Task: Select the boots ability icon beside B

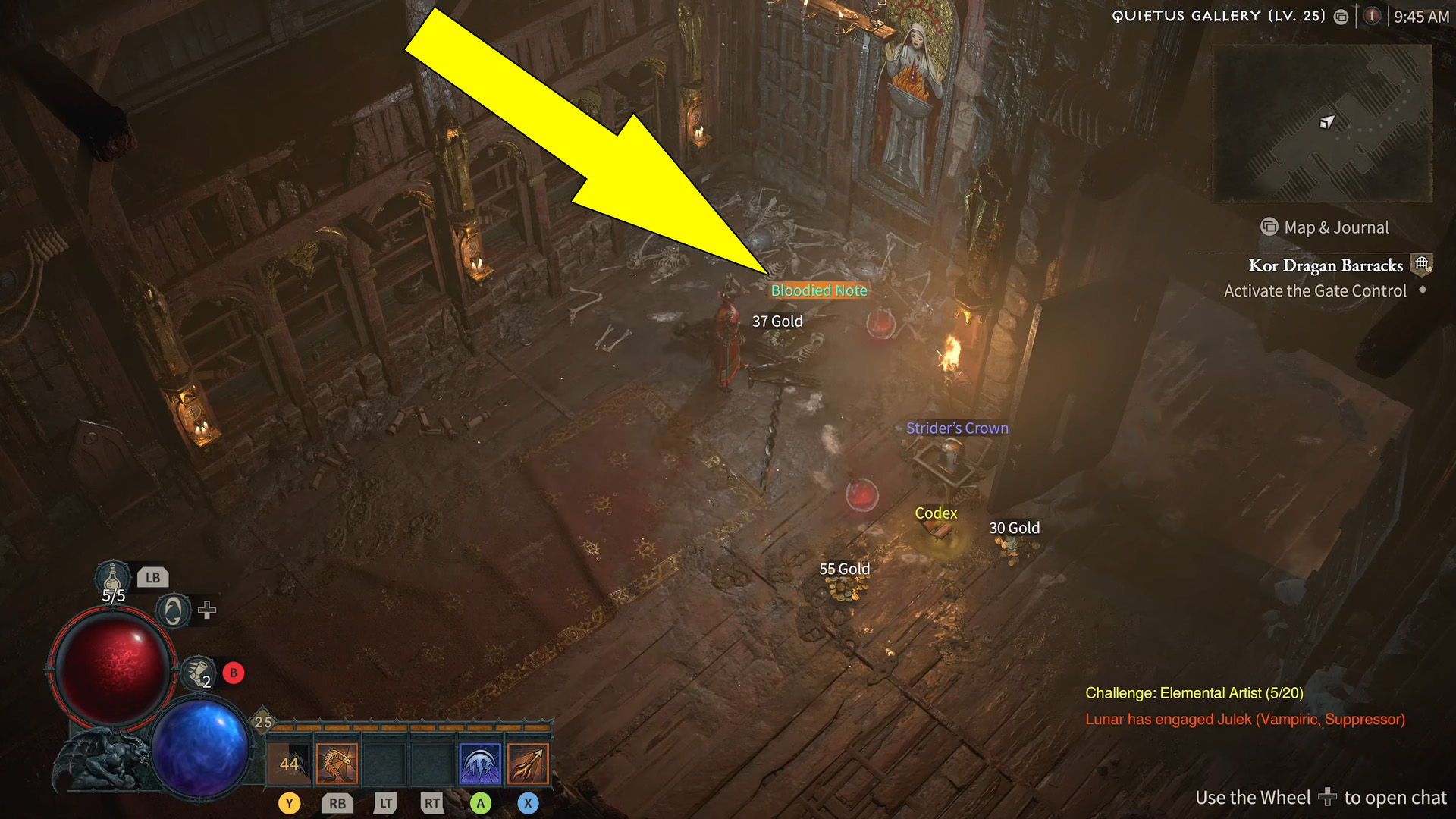Action: pos(199,673)
